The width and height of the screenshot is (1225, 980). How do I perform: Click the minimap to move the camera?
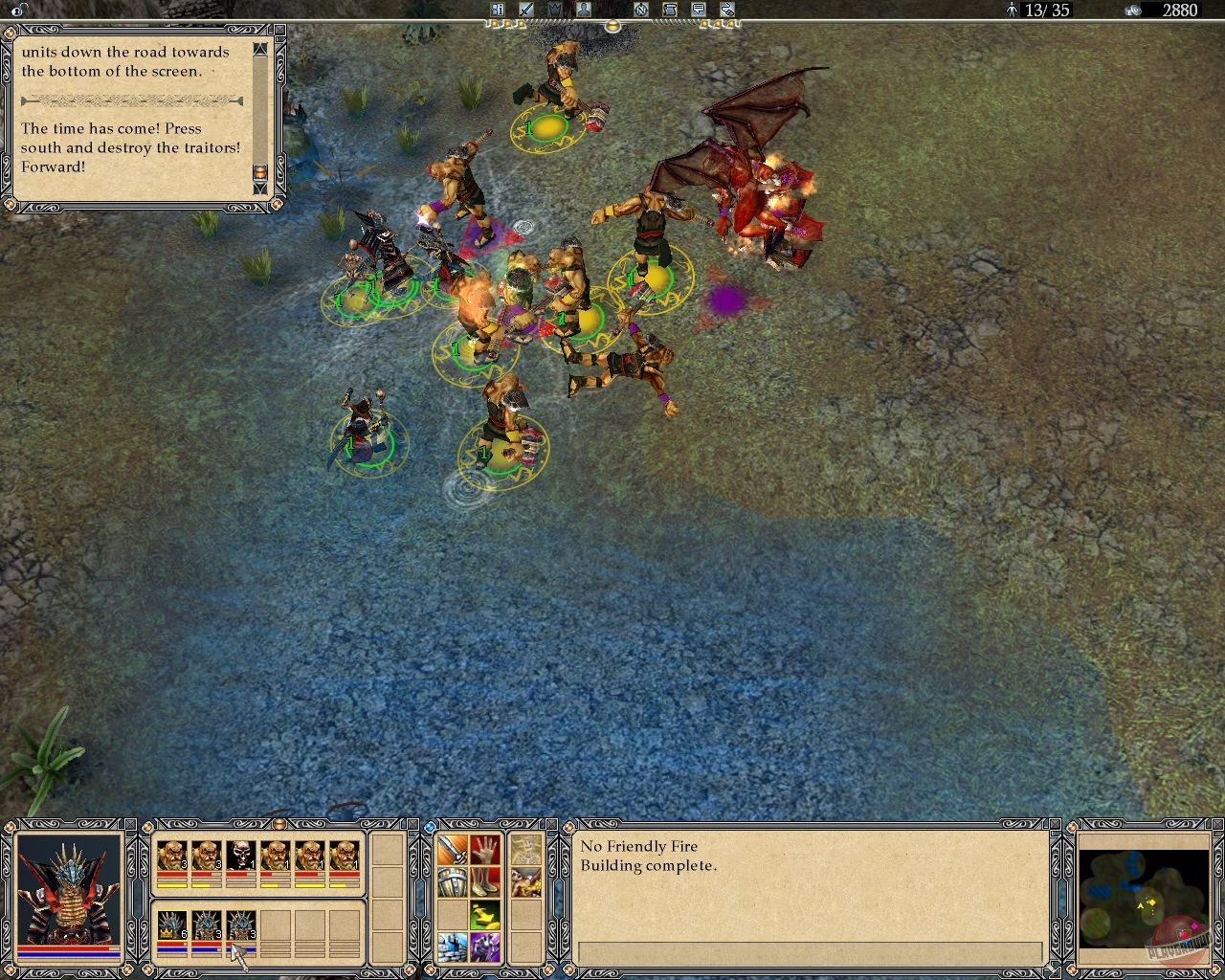pos(1145,900)
